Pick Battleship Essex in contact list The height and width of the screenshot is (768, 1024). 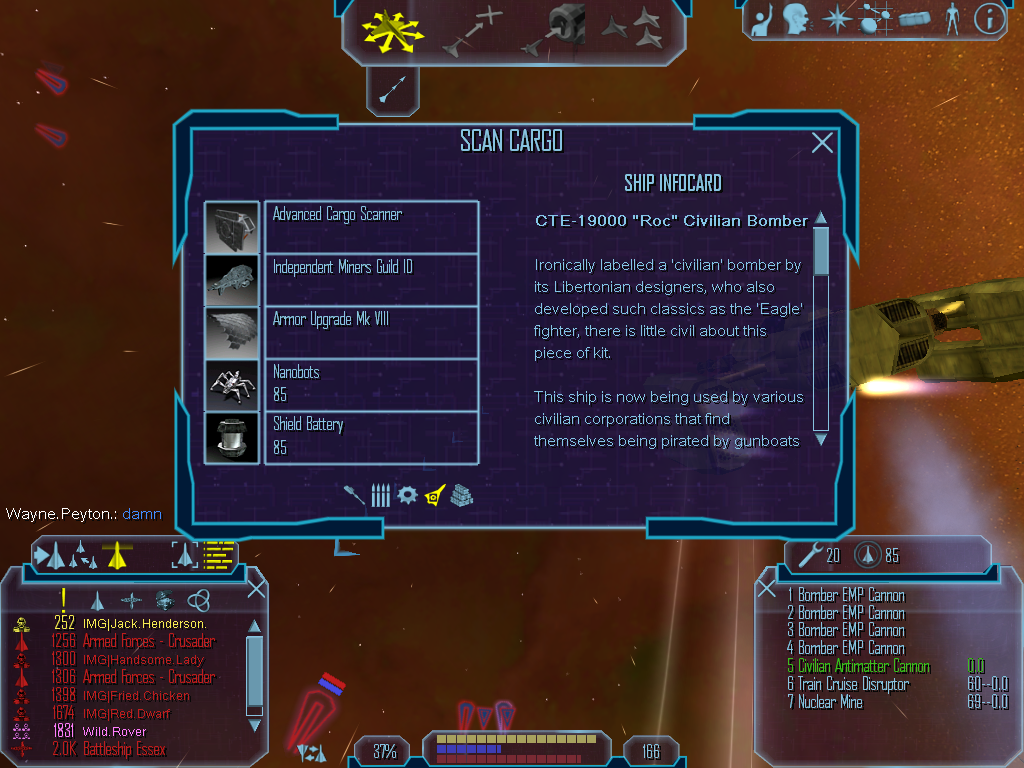tap(124, 750)
